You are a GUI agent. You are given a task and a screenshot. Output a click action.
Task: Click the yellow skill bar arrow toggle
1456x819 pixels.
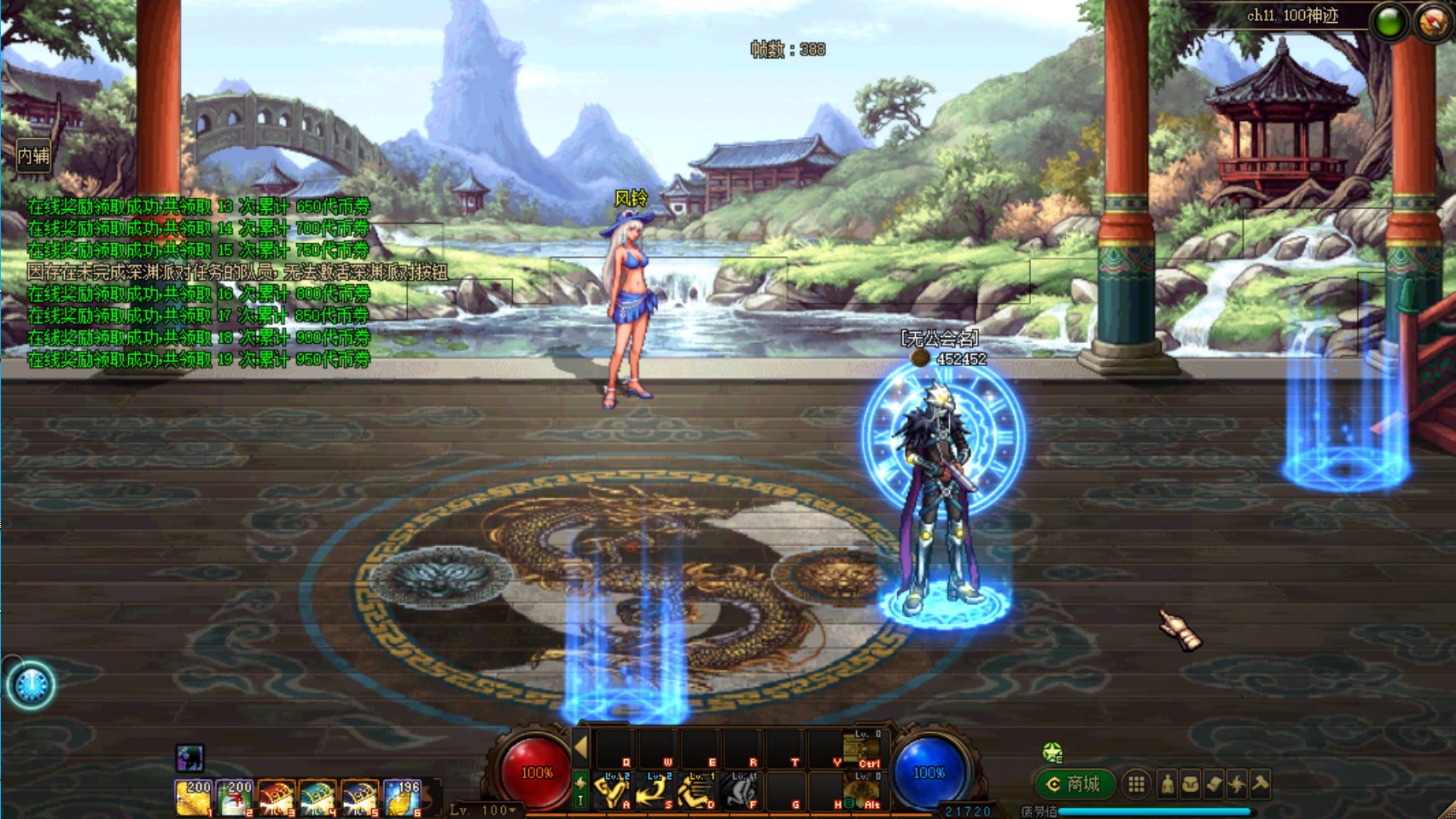[x=581, y=747]
